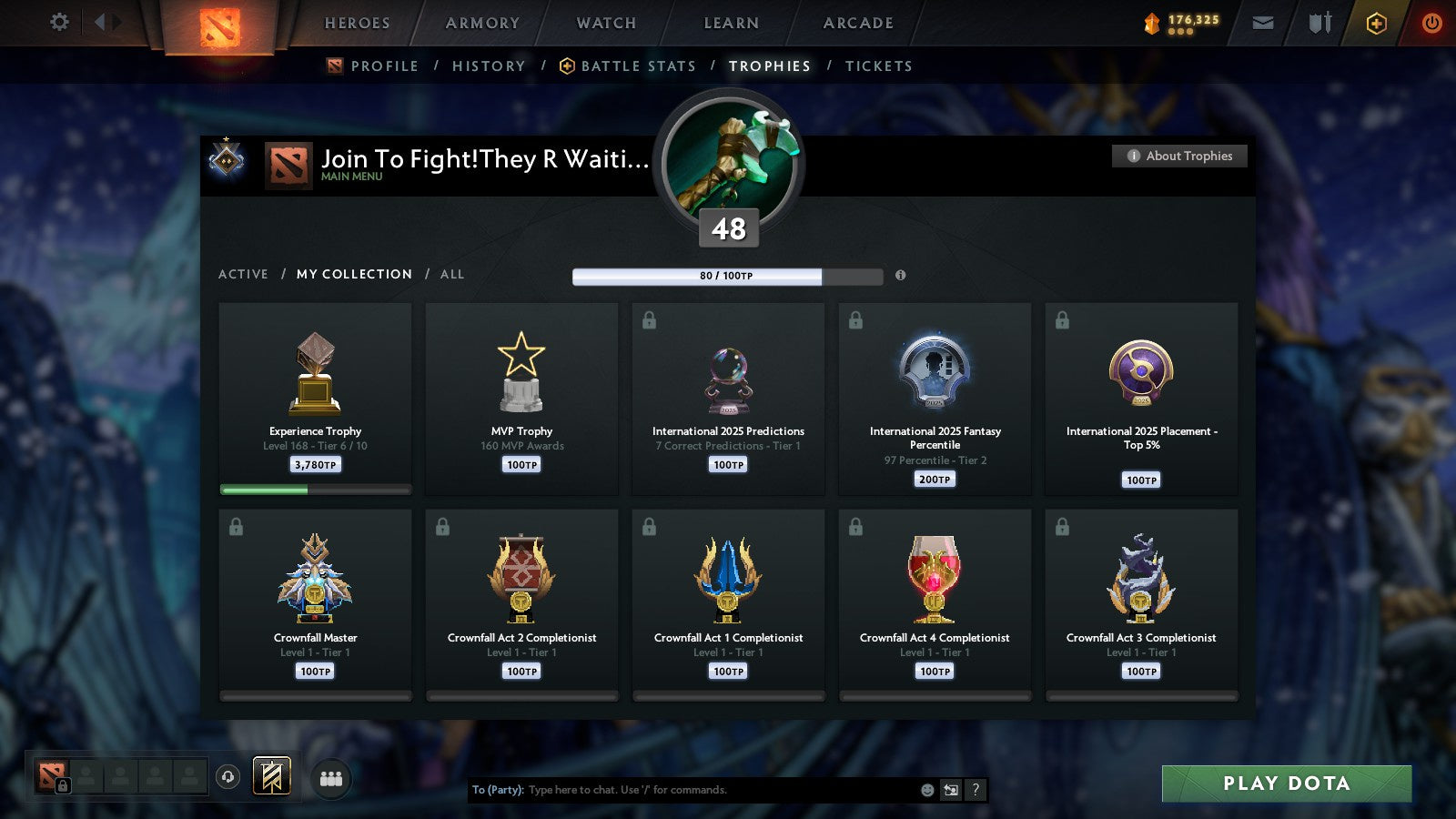Click the settings gear icon
This screenshot has height=819, width=1456.
click(x=58, y=23)
